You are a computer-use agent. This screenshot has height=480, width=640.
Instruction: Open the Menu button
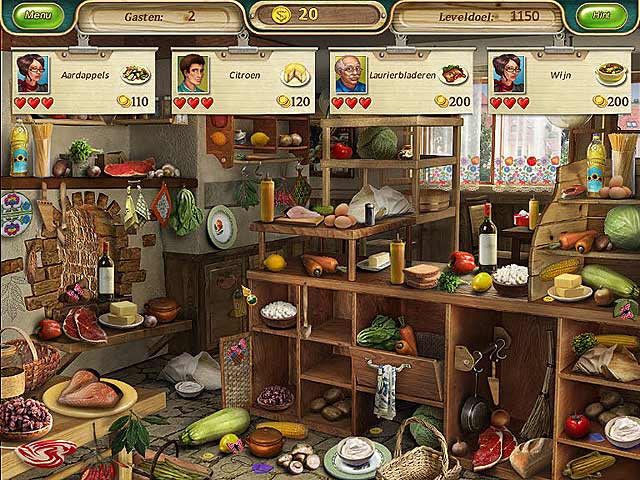[37, 16]
